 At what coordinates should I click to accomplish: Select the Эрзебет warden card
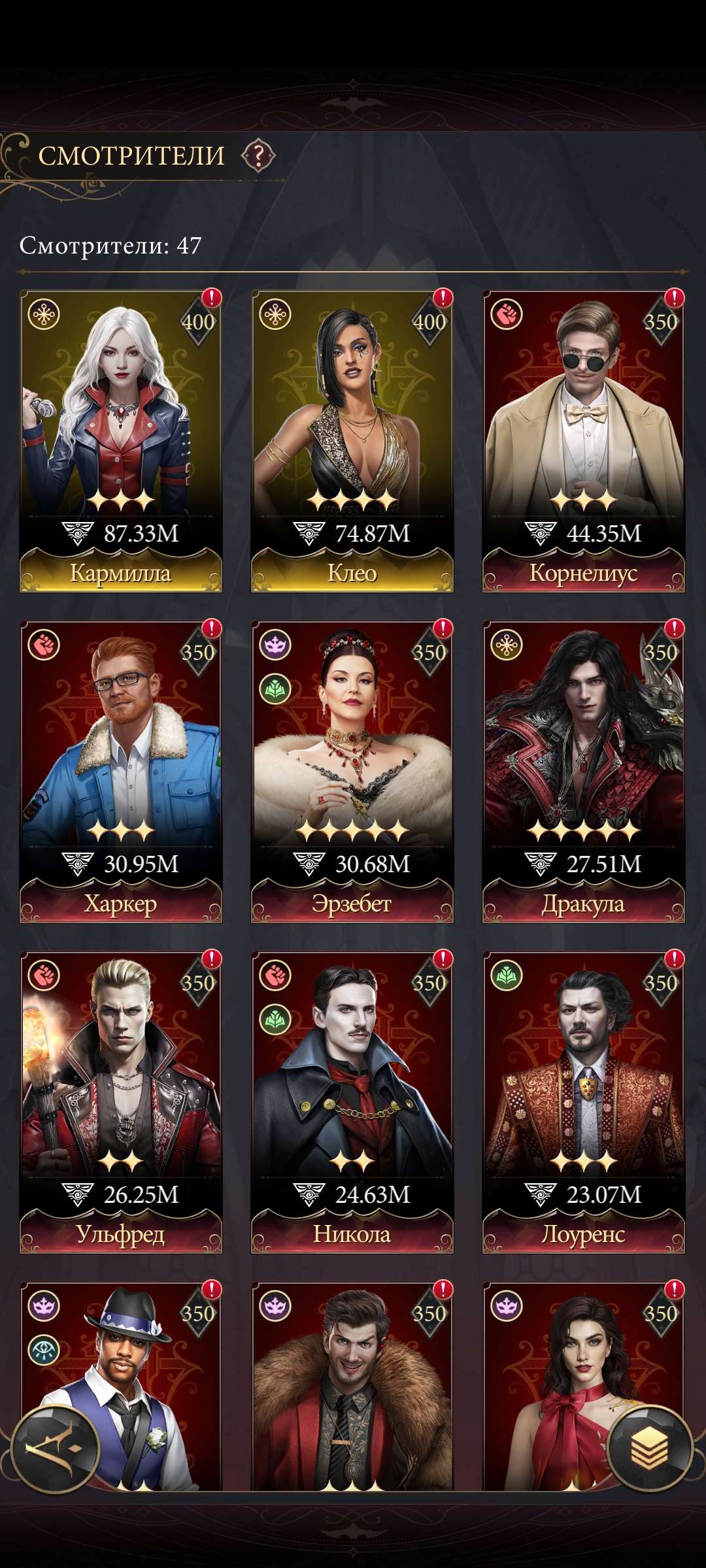point(352,771)
